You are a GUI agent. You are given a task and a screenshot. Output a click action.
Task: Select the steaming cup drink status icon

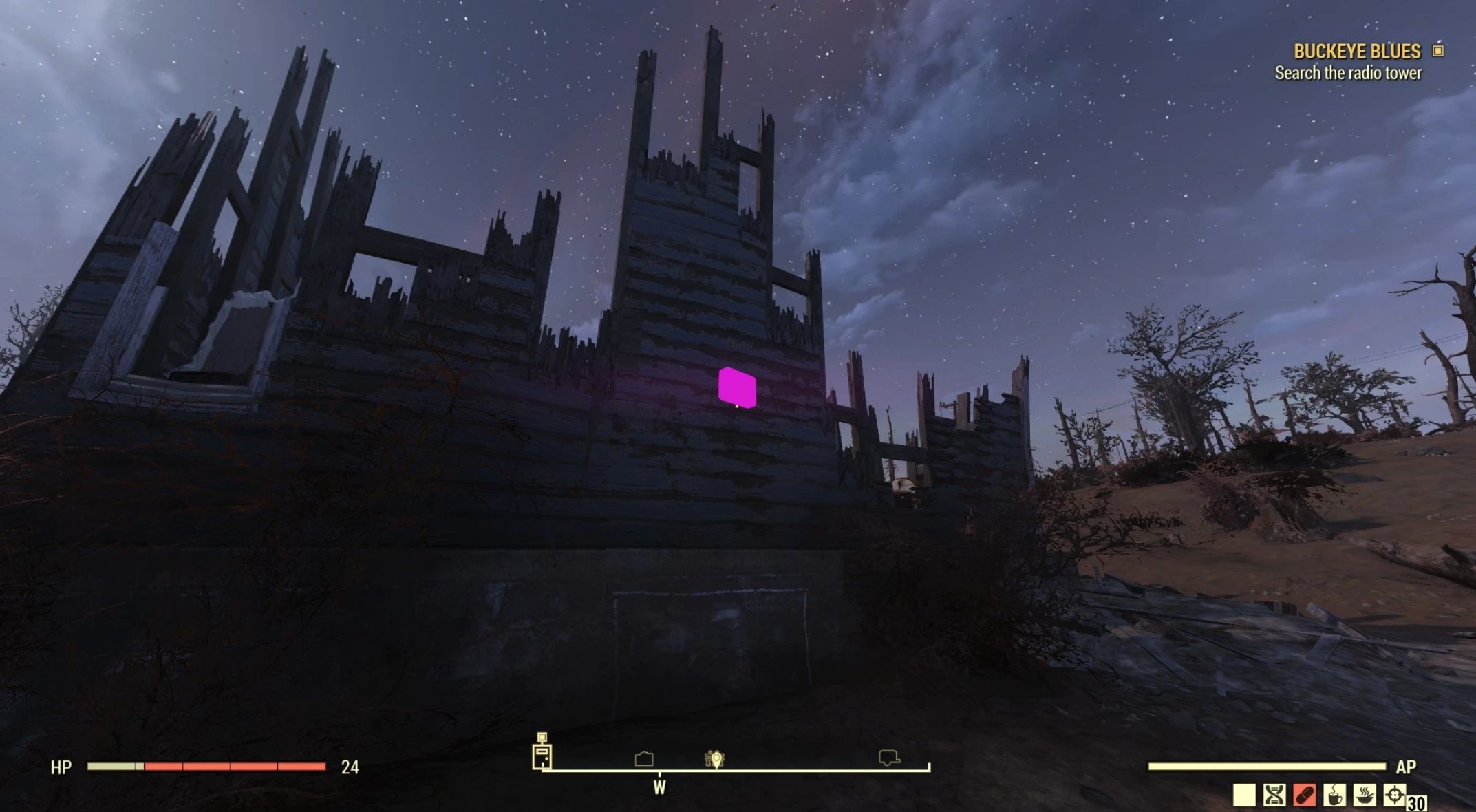(1334, 795)
